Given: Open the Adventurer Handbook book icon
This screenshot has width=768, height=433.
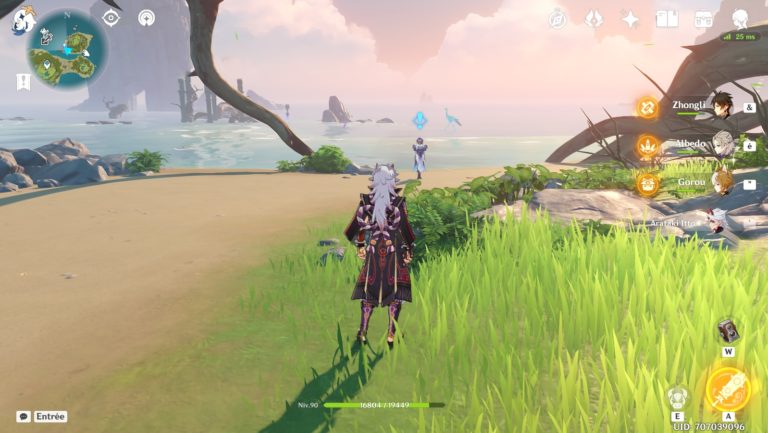Looking at the screenshot, I should 667,18.
